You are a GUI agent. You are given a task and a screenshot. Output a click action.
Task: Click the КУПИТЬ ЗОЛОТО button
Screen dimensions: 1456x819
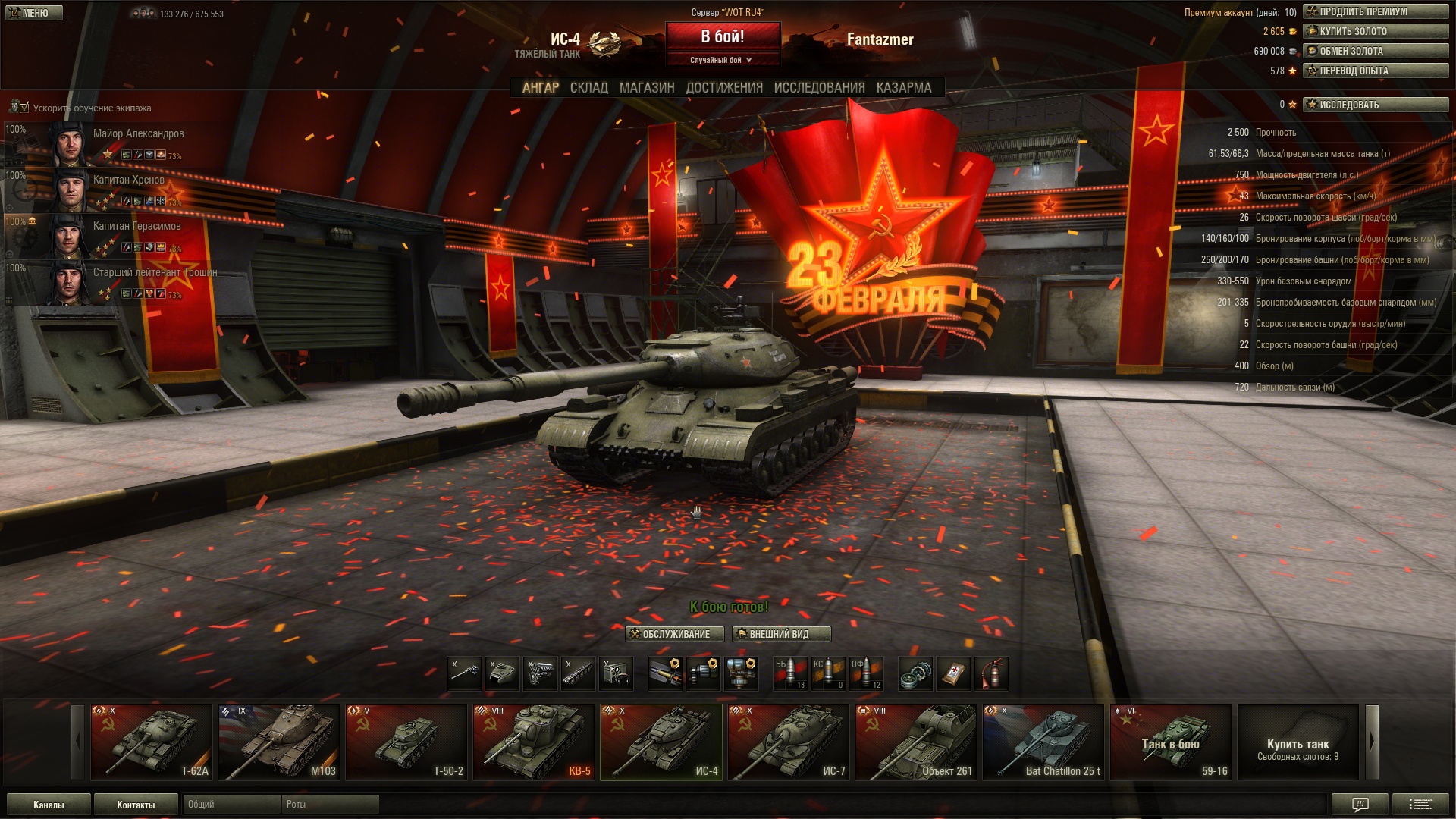1376,31
